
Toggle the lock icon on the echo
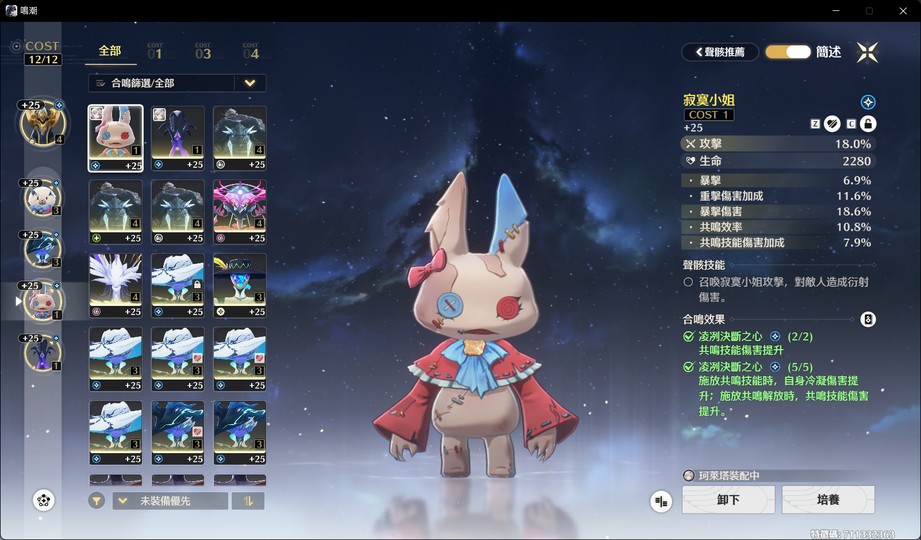pyautogui.click(x=868, y=124)
